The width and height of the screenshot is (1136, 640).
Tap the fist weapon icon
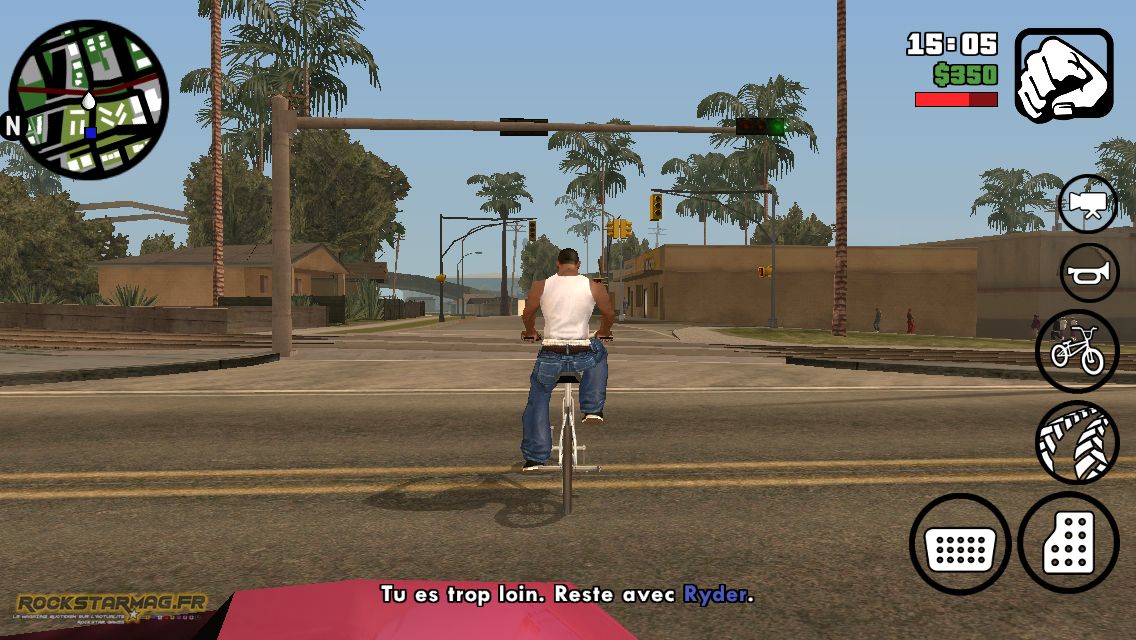click(1064, 75)
